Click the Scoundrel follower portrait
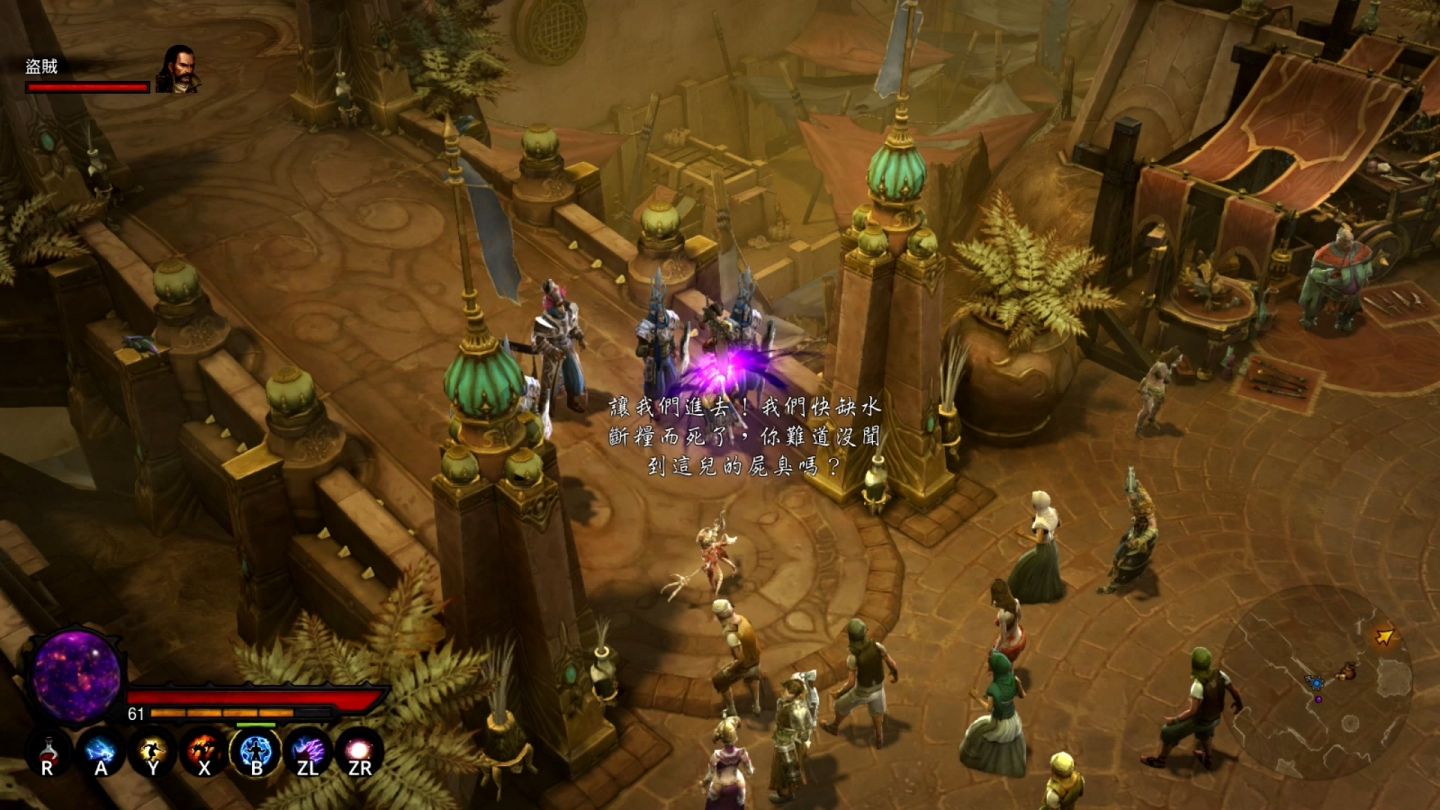Image resolution: width=1440 pixels, height=810 pixels. pyautogui.click(x=177, y=70)
